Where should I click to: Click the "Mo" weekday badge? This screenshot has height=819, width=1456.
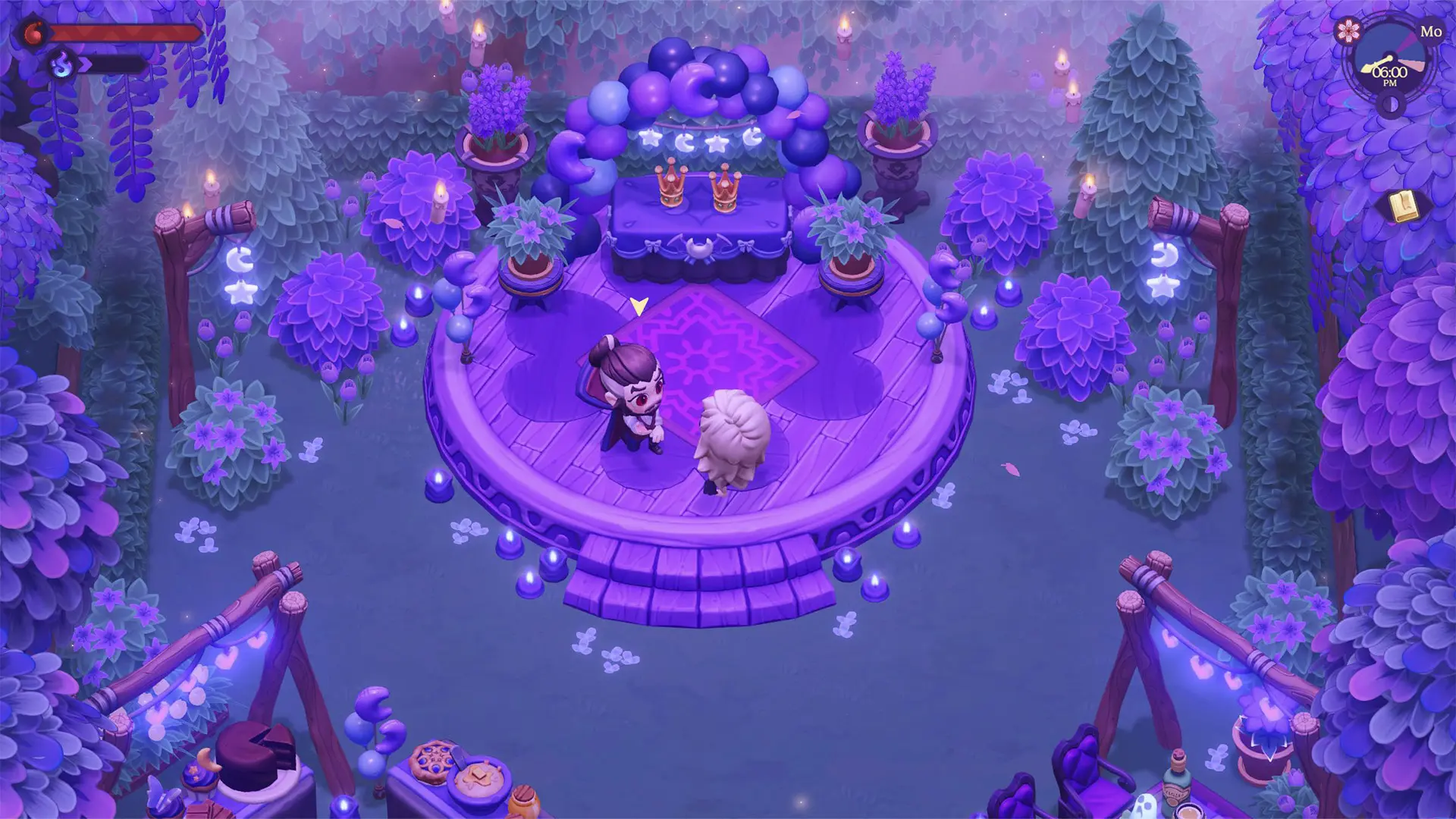pyautogui.click(x=1431, y=32)
